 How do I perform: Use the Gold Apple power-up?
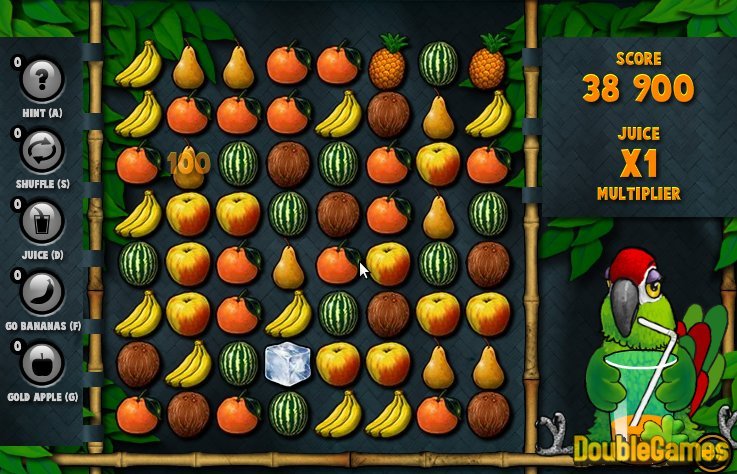(x=43, y=366)
